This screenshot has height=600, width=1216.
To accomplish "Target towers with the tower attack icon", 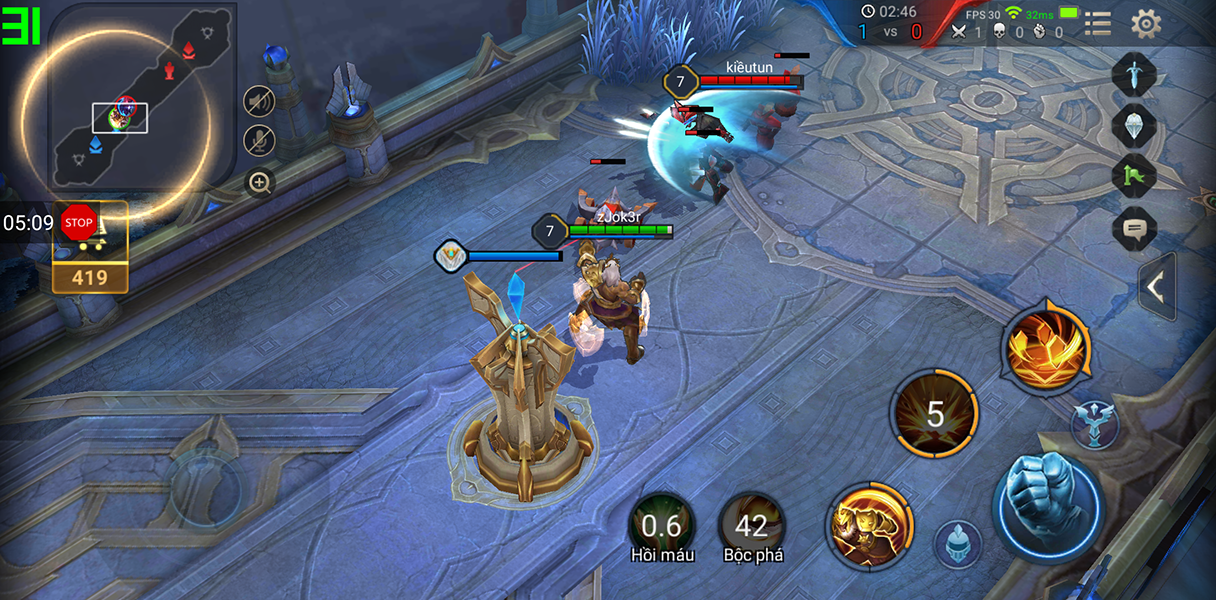I will tap(1094, 425).
